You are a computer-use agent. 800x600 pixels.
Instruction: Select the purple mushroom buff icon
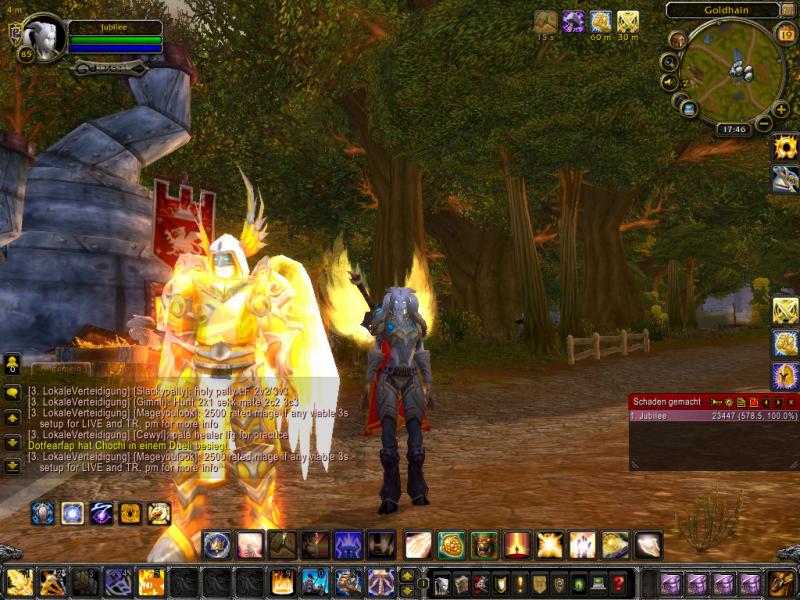pos(573,21)
